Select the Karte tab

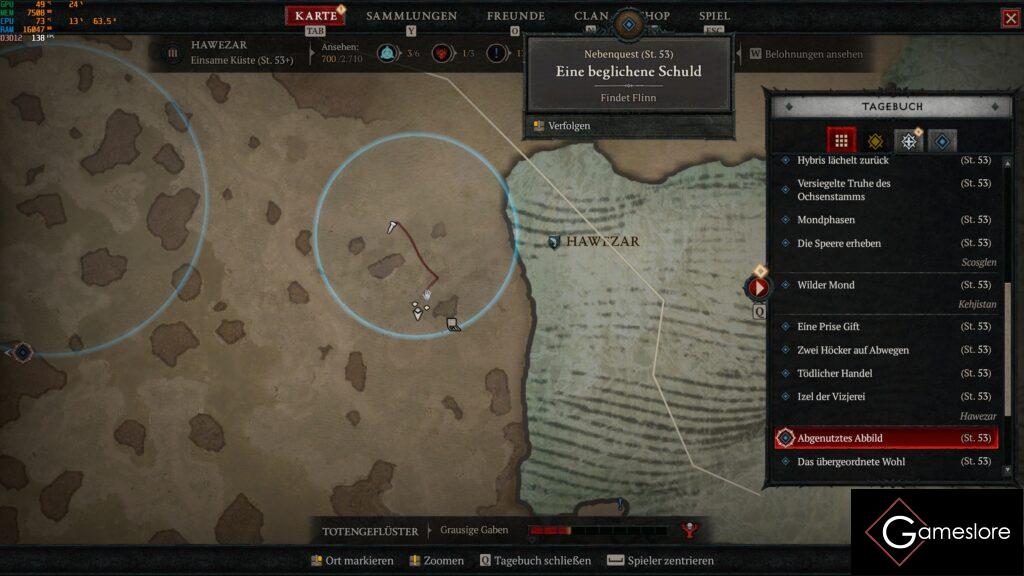[x=316, y=16]
